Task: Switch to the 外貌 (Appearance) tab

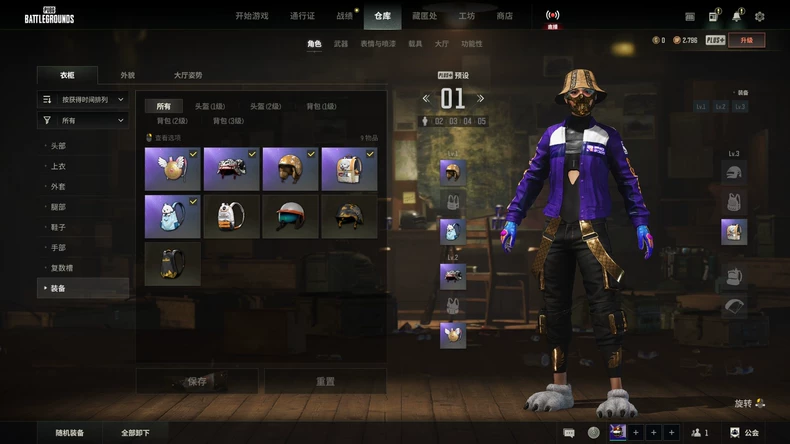Action: [x=128, y=75]
